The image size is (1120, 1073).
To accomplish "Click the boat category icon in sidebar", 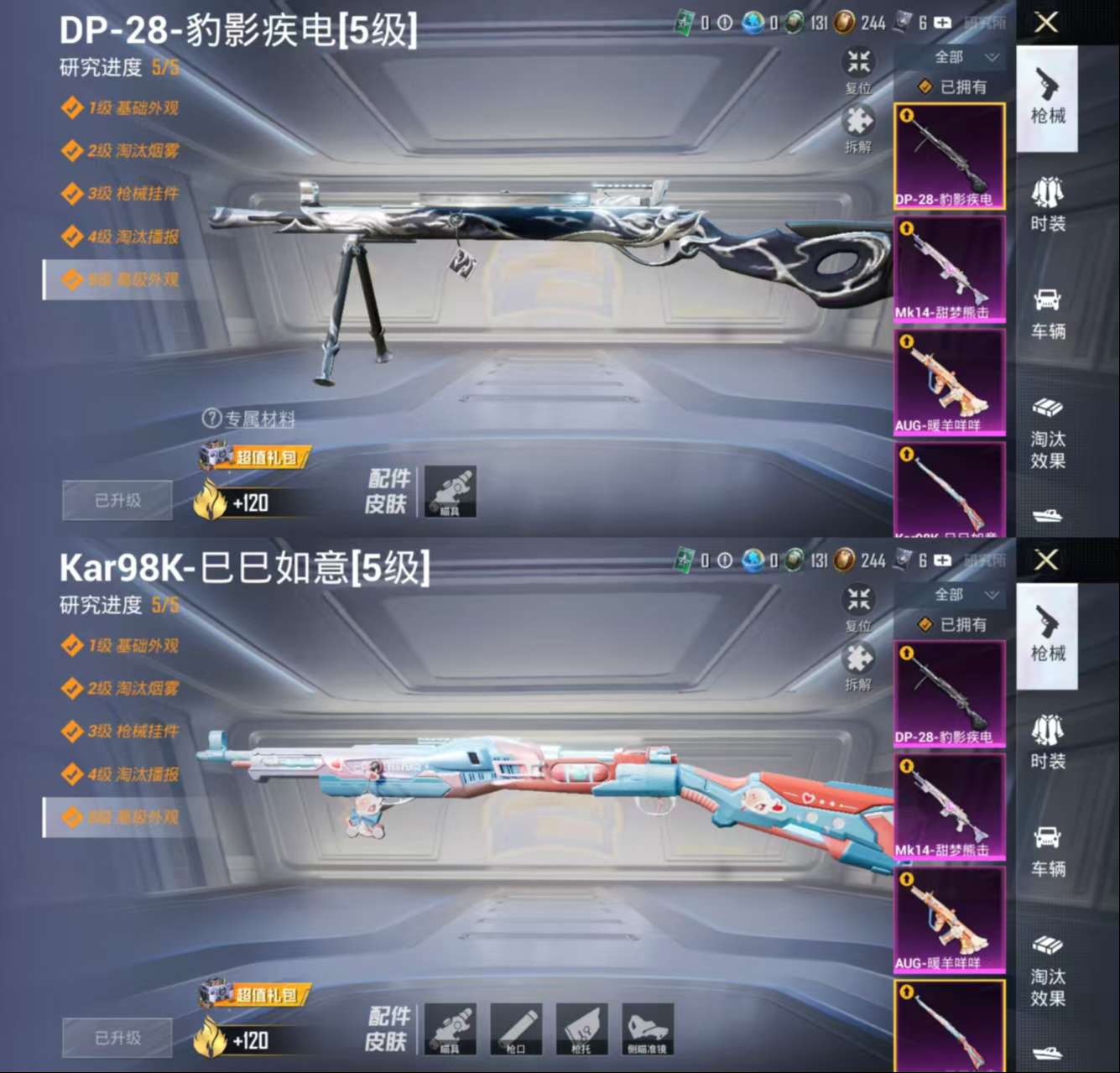I will tap(1047, 518).
